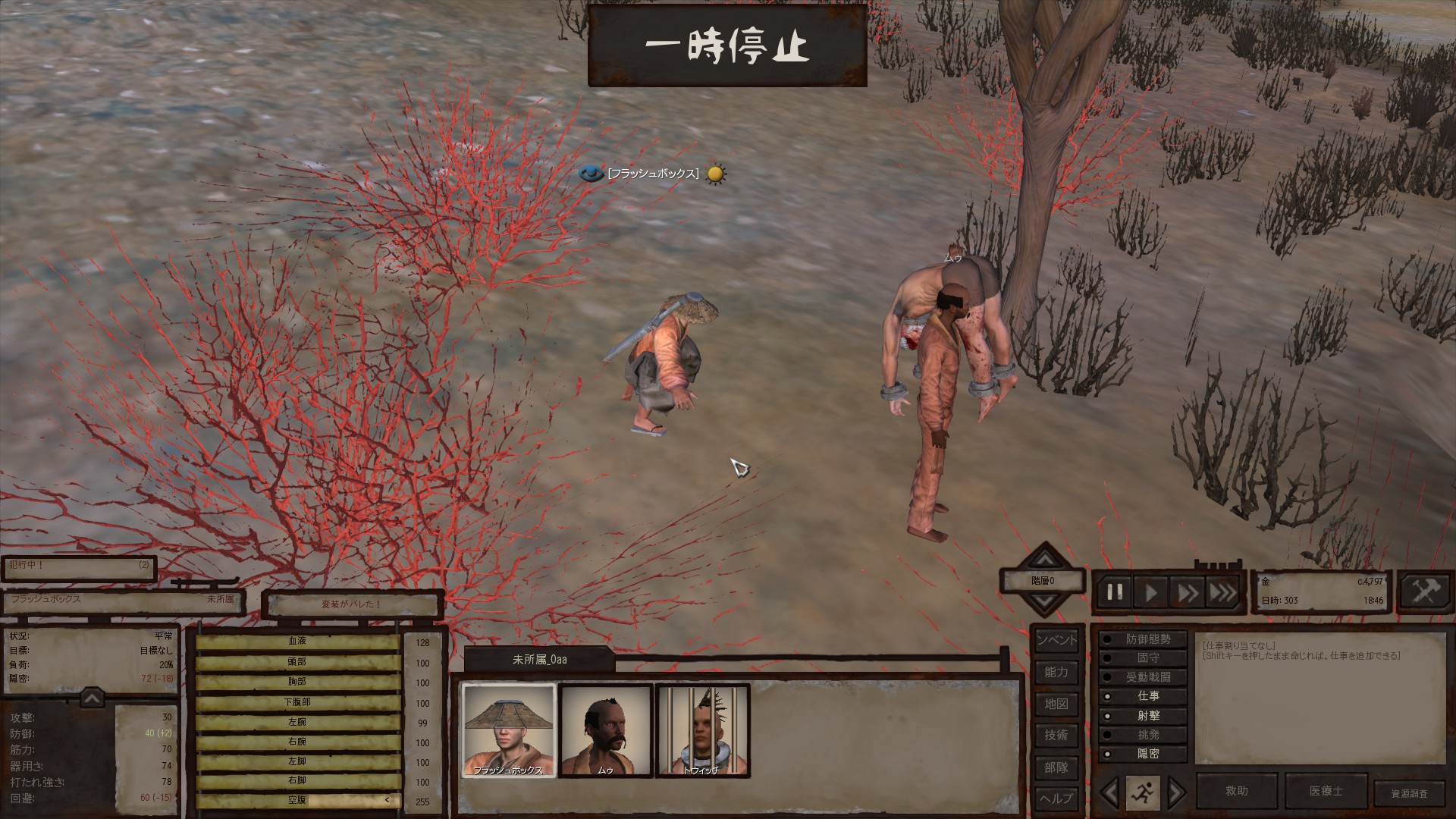1456x819 pixels.
Task: Toggle the 受動戦闘 passive combat option
Action: click(1144, 677)
